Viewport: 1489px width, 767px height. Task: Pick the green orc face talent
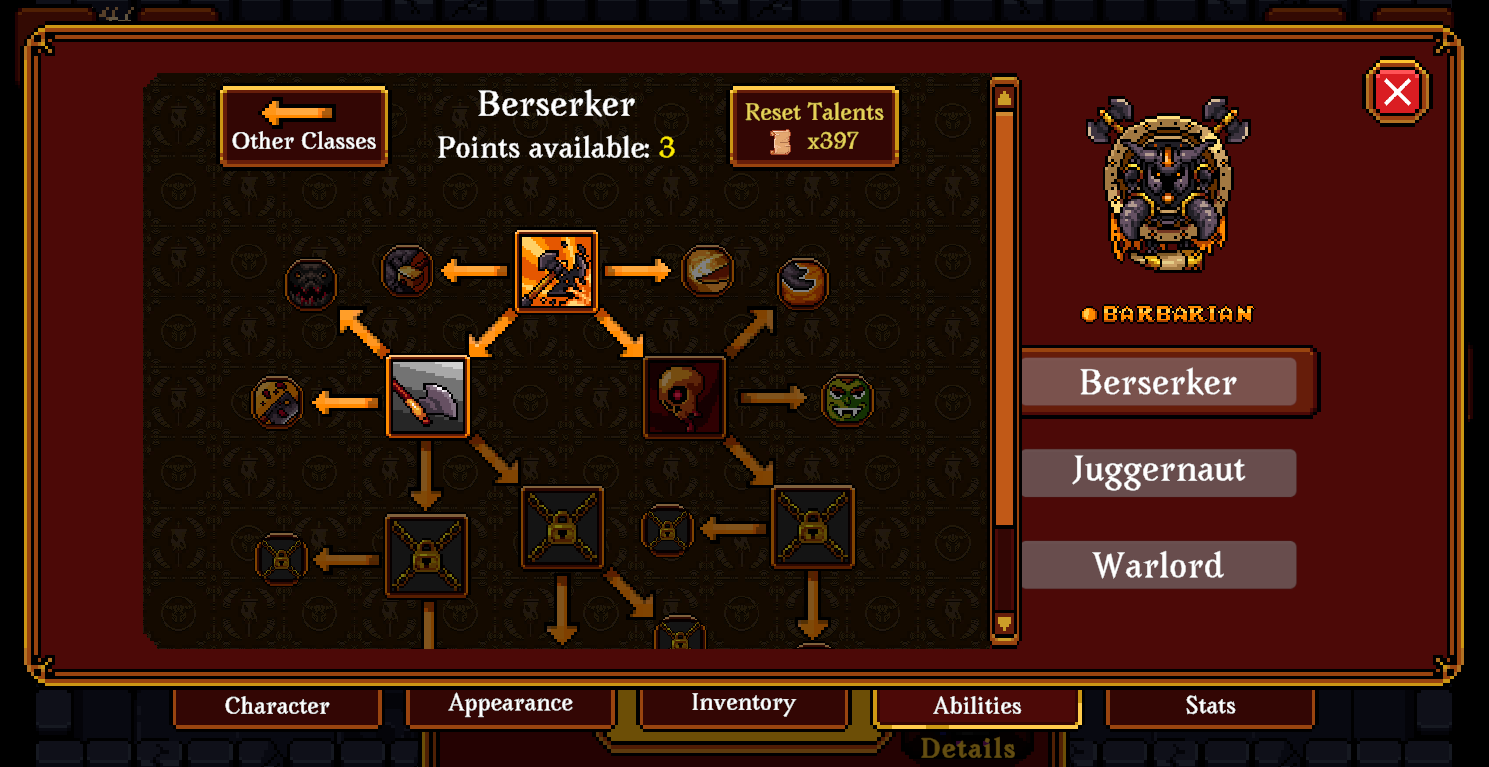(847, 399)
